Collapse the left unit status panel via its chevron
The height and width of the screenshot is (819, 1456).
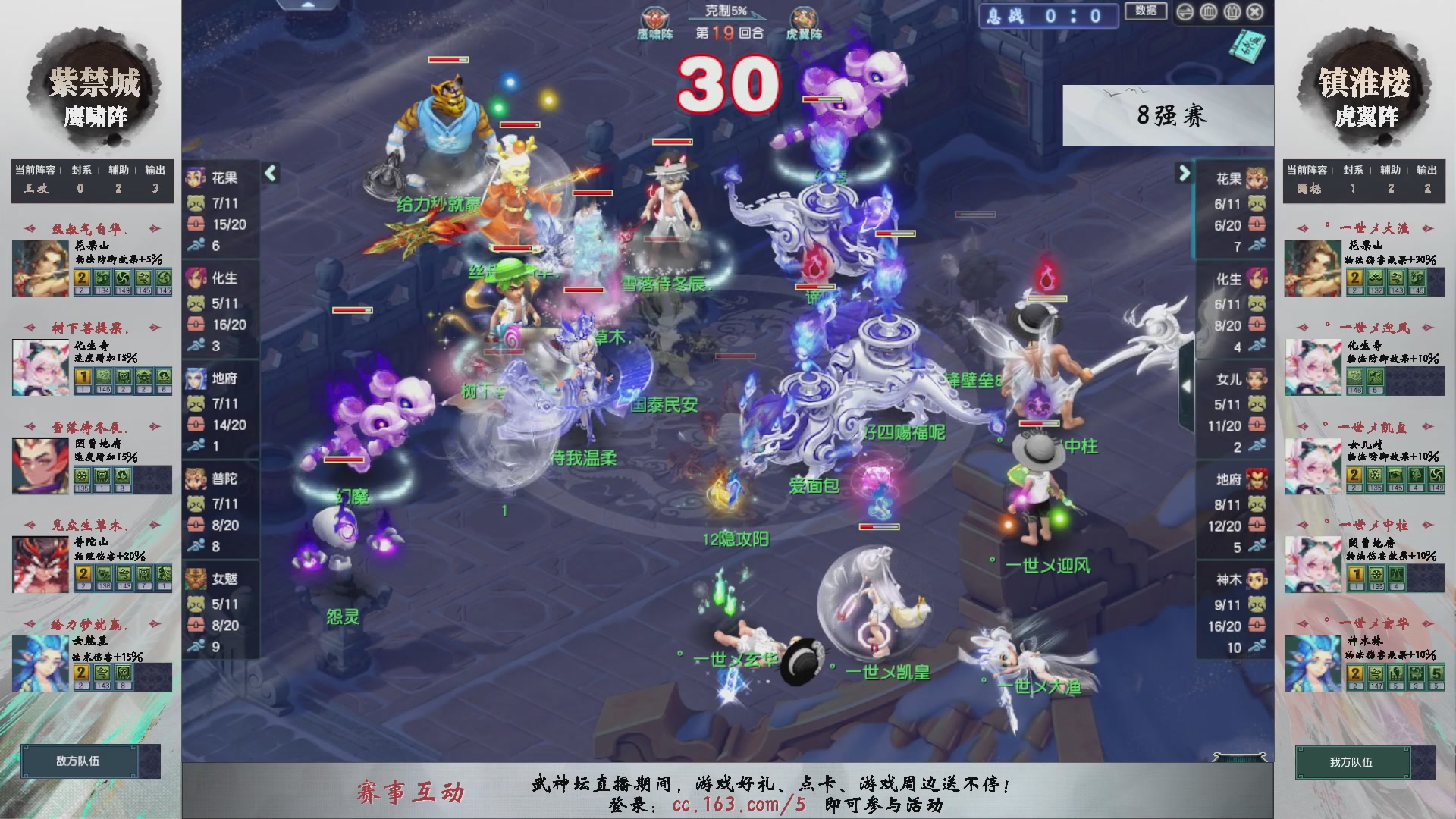(x=269, y=173)
